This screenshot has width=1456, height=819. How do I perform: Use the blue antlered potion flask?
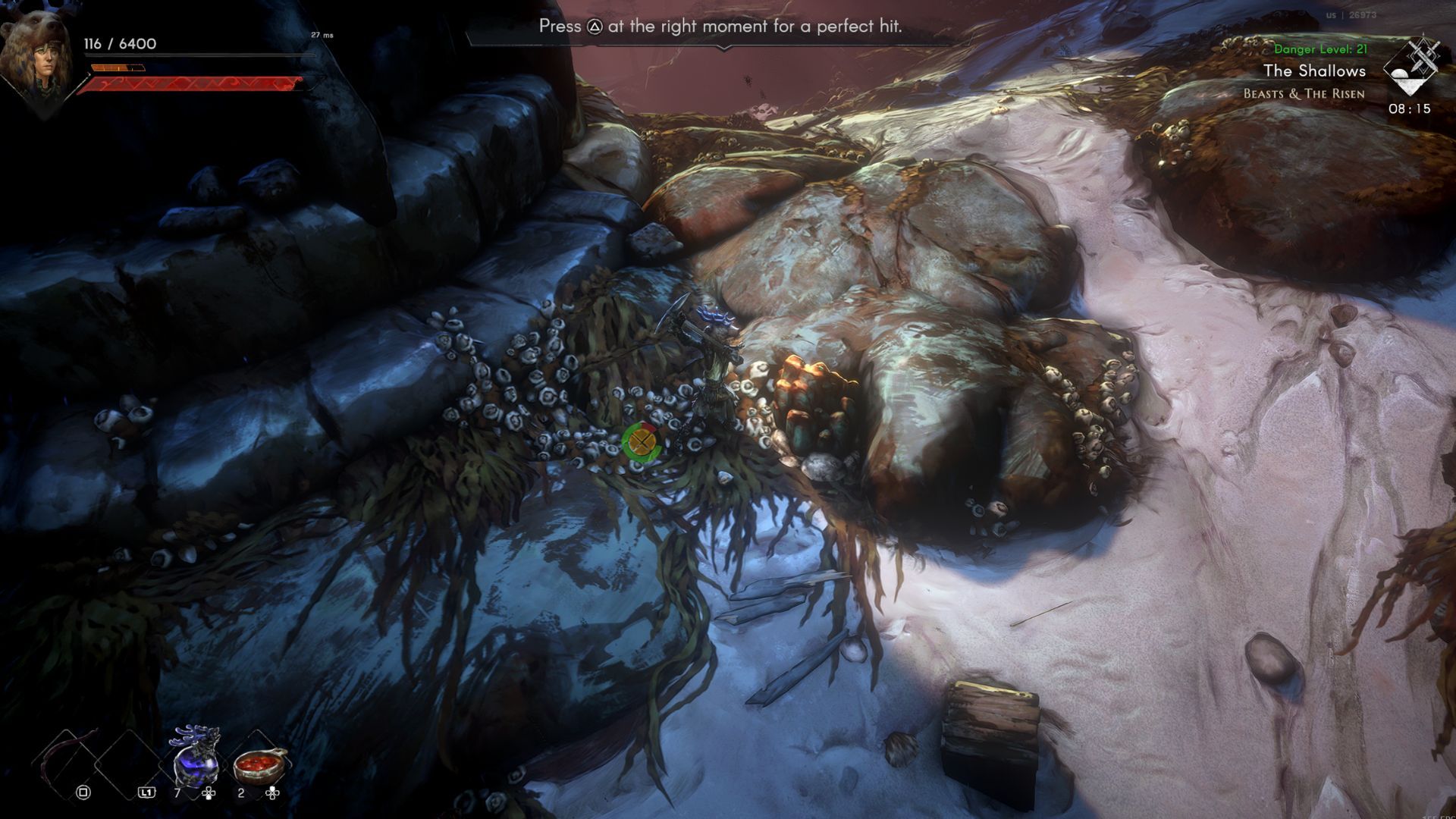(x=196, y=757)
